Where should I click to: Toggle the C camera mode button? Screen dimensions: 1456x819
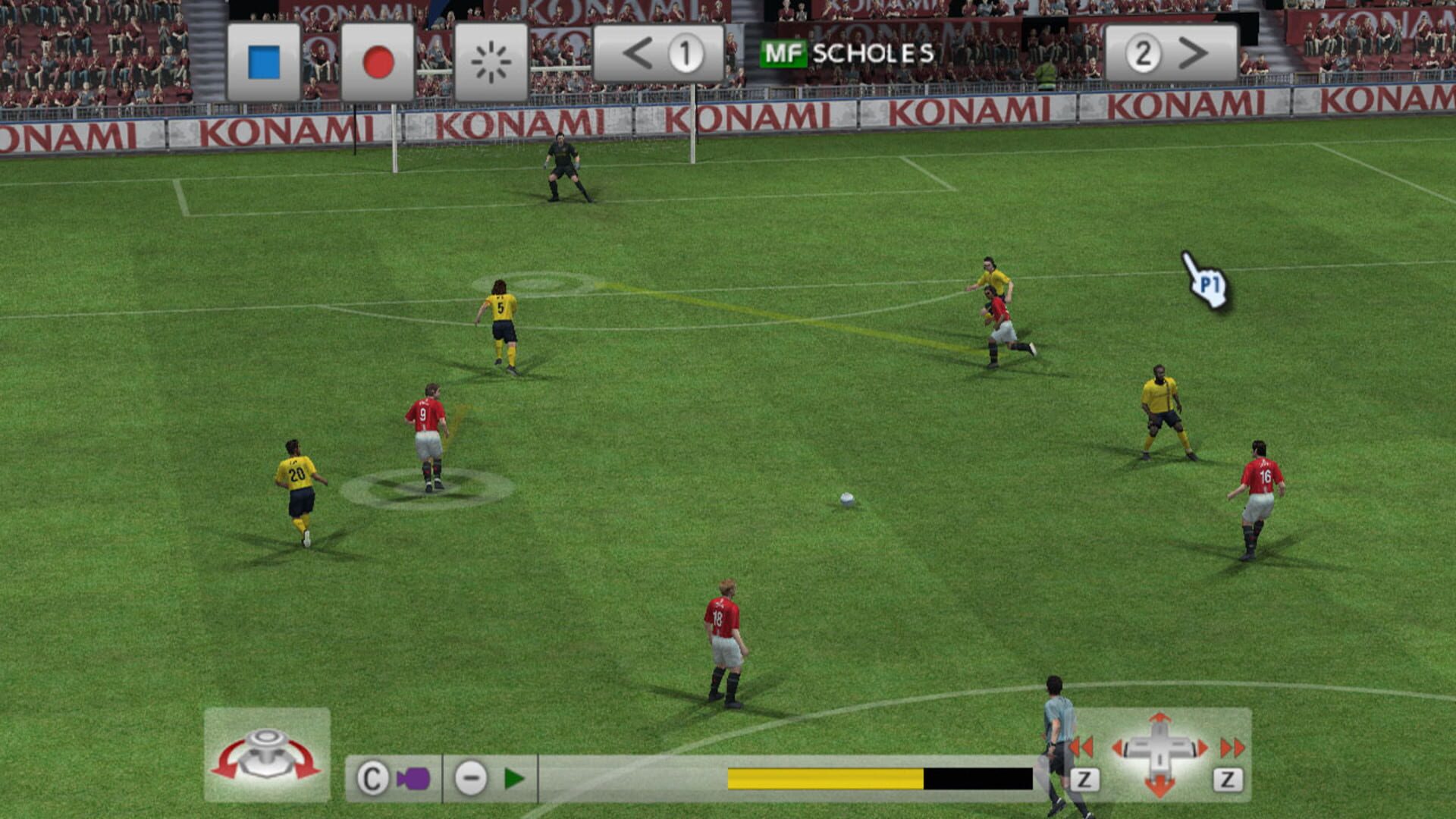pyautogui.click(x=372, y=777)
